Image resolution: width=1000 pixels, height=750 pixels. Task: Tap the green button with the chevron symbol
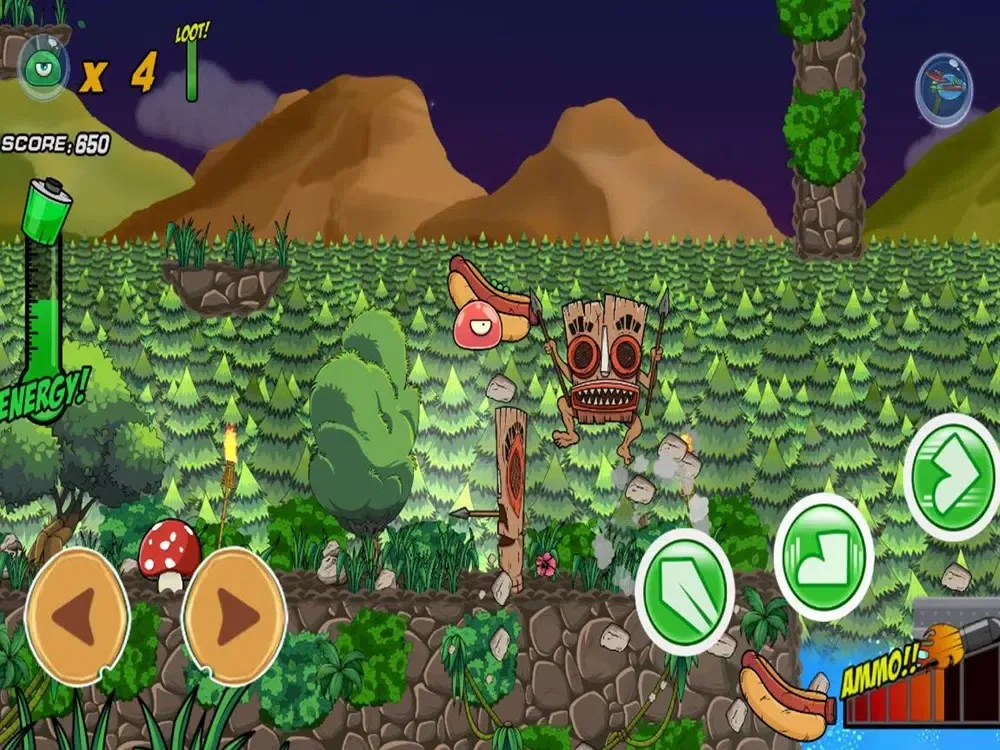click(951, 478)
